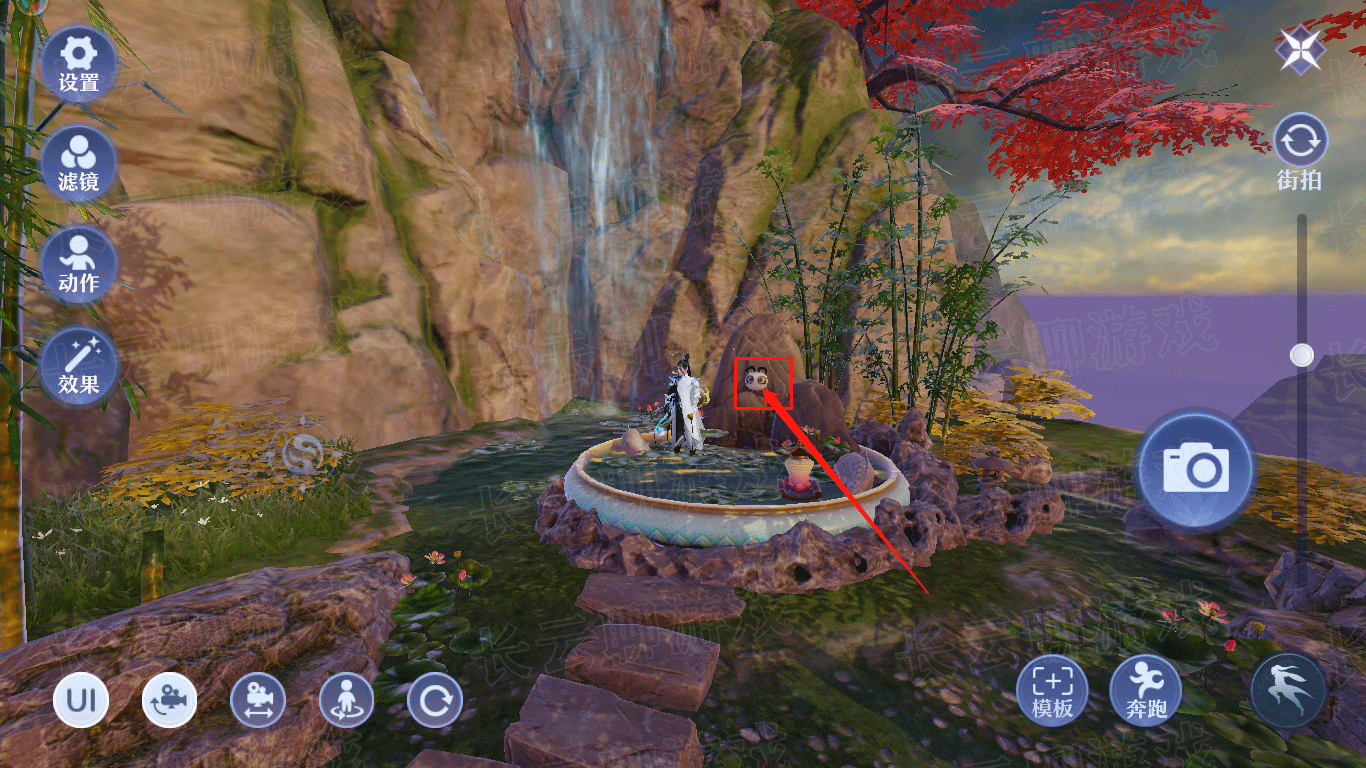
Task: Activate the camera horizontal pan icon
Action: (x=258, y=700)
